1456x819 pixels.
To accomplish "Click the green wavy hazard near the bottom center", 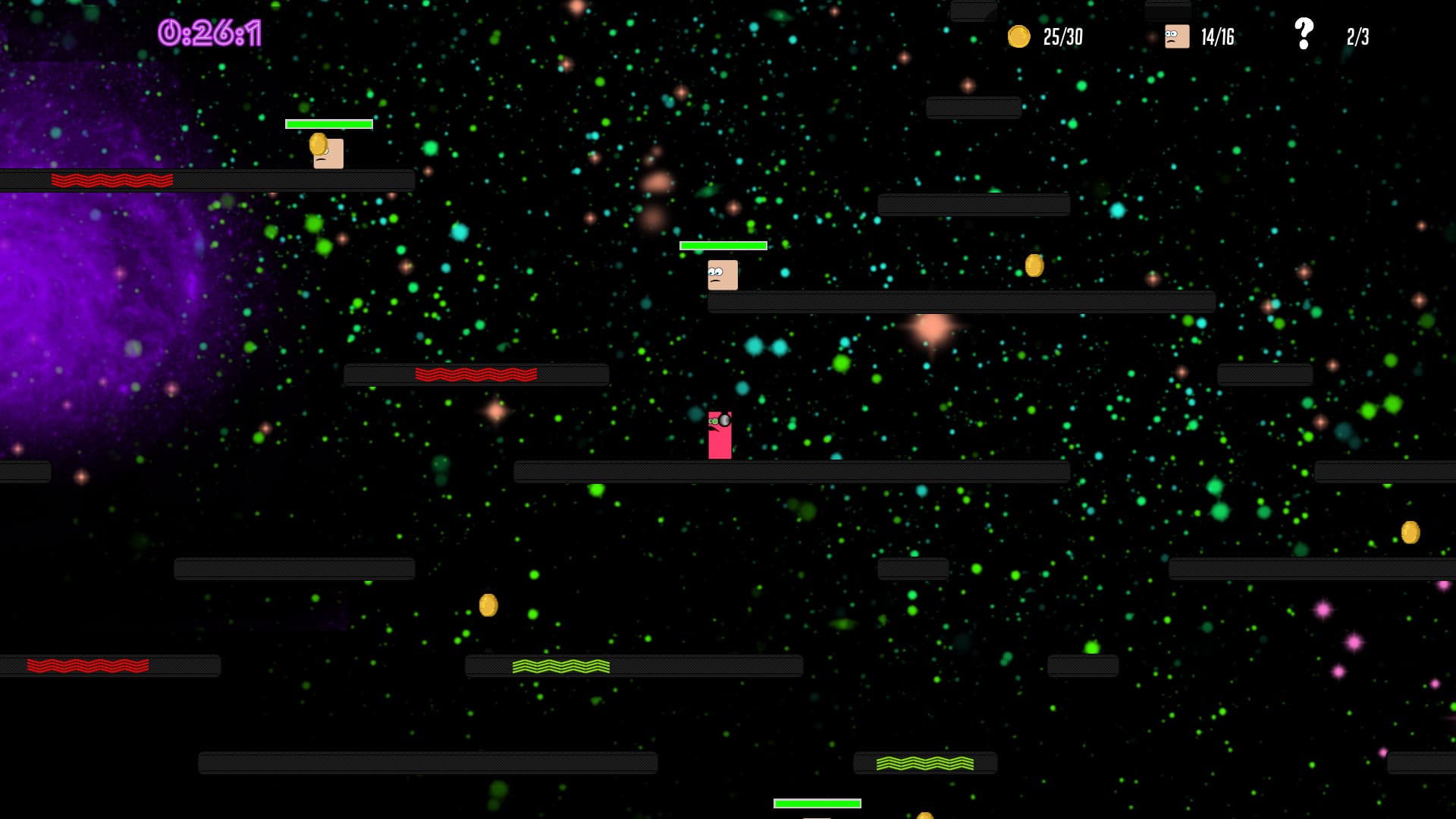I will point(562,667).
